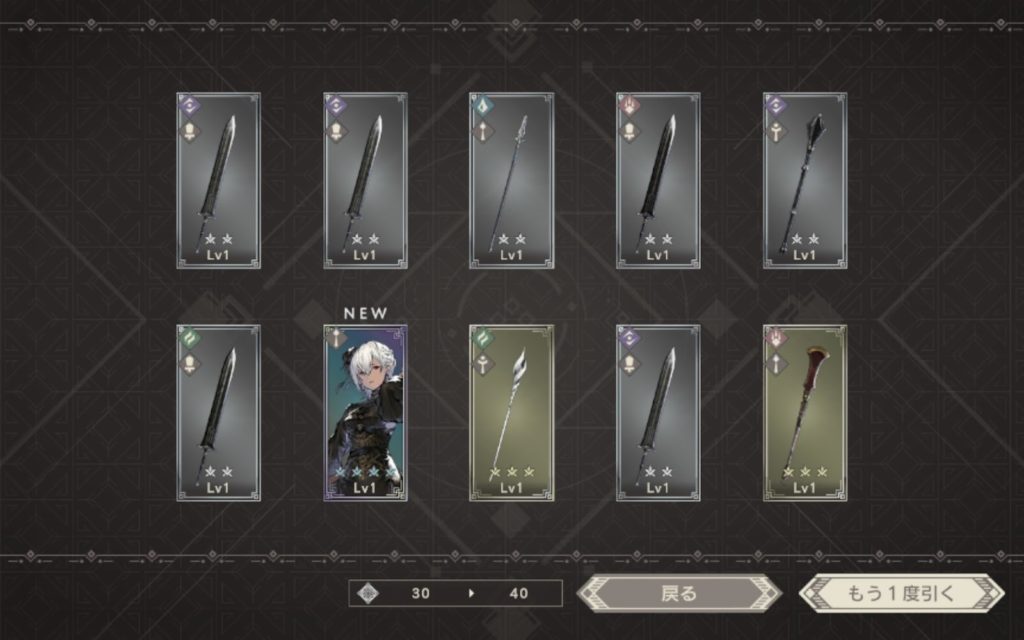Image resolution: width=1024 pixels, height=640 pixels.
Task: Select the NEW white-haired character card
Action: coord(365,412)
